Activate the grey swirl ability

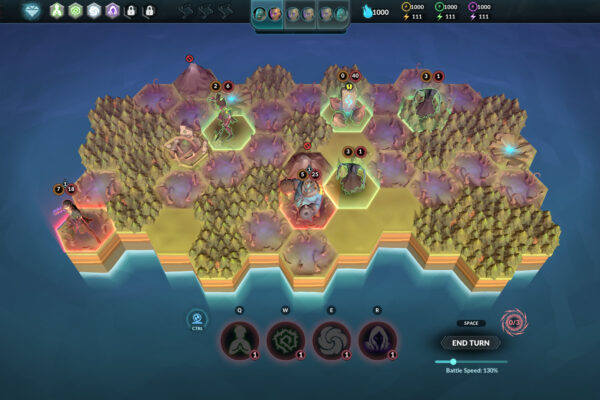(332, 338)
